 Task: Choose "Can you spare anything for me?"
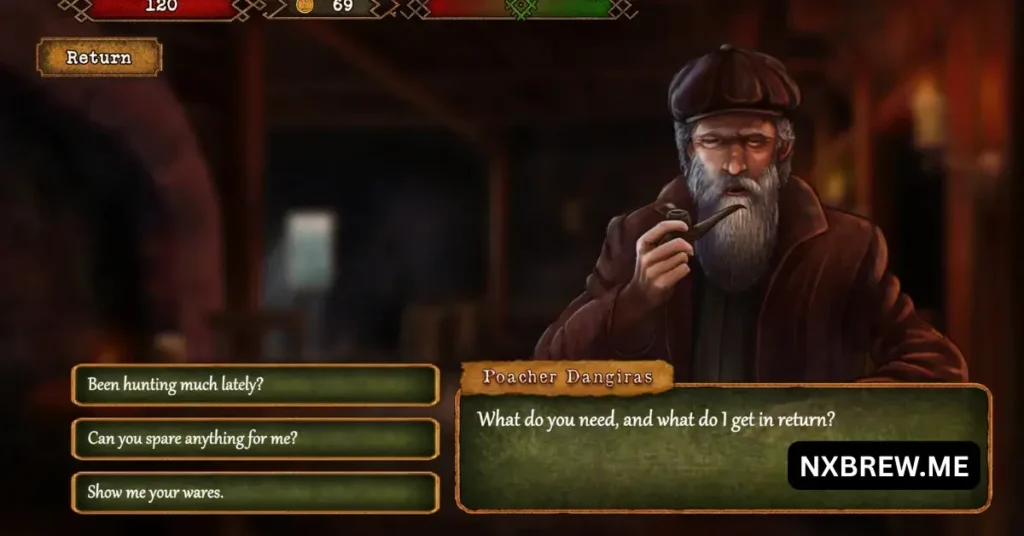255,439
